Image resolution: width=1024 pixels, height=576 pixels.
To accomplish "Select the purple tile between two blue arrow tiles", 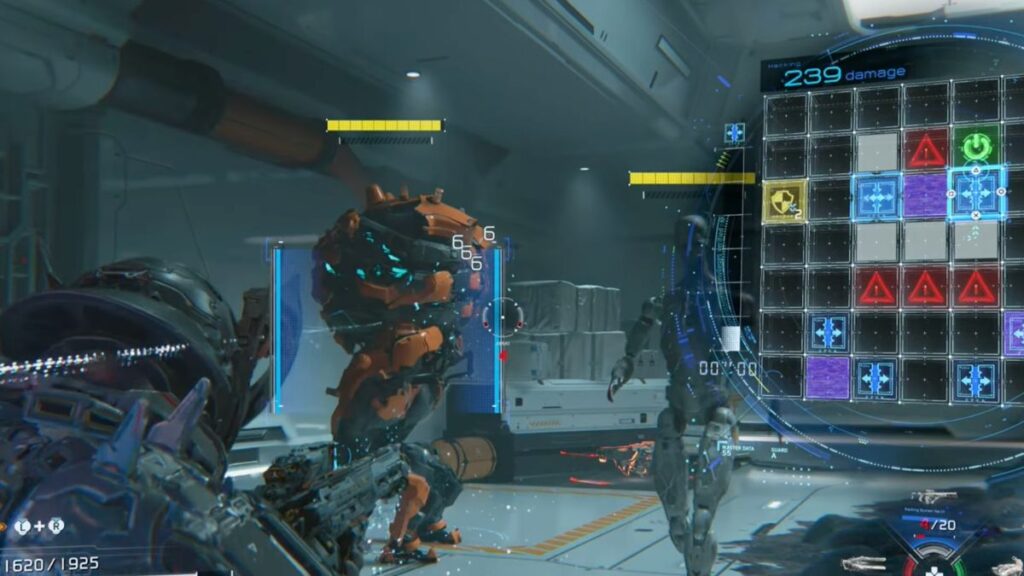I will pyautogui.click(x=927, y=196).
